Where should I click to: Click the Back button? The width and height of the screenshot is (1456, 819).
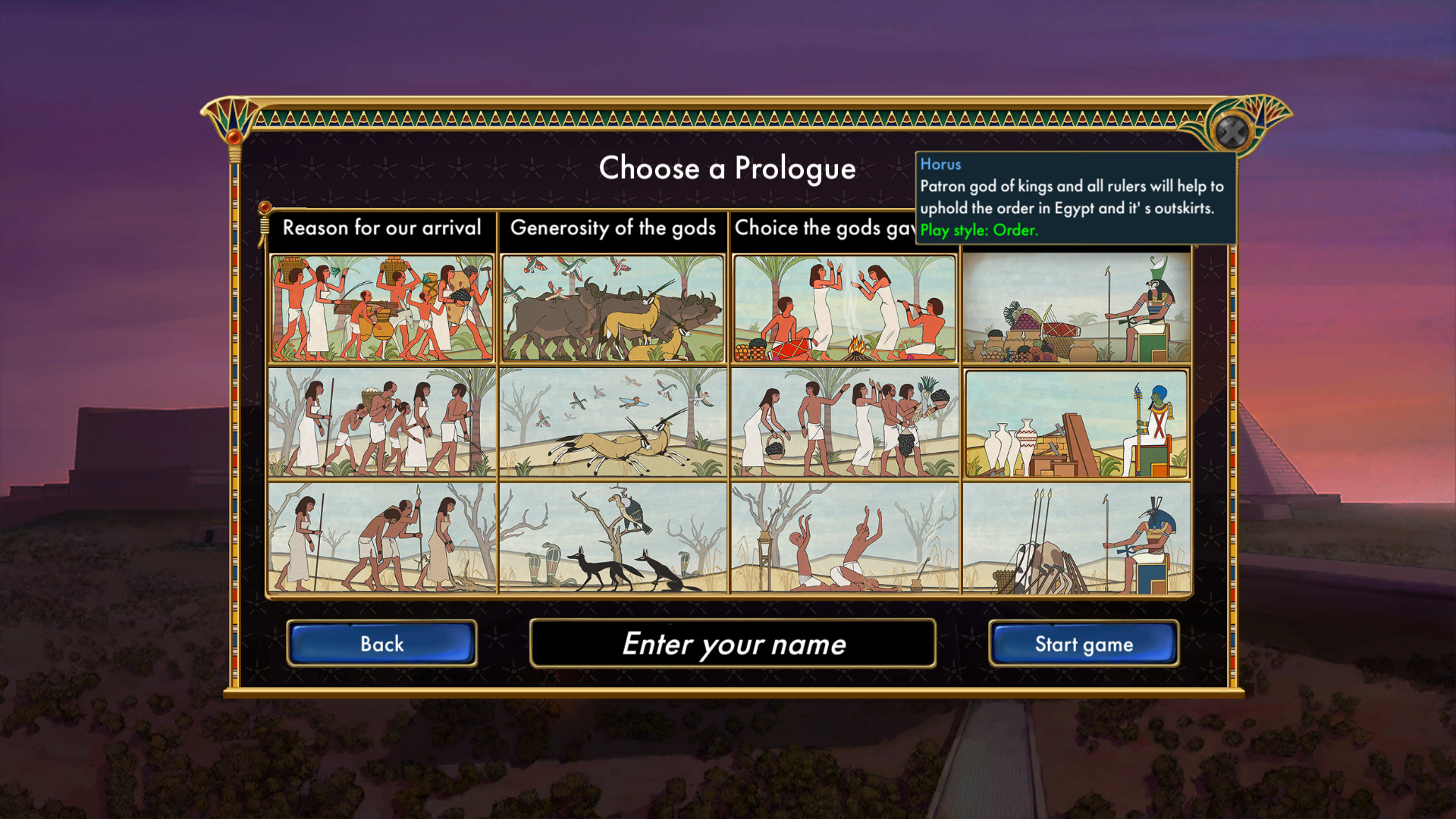[x=381, y=644]
